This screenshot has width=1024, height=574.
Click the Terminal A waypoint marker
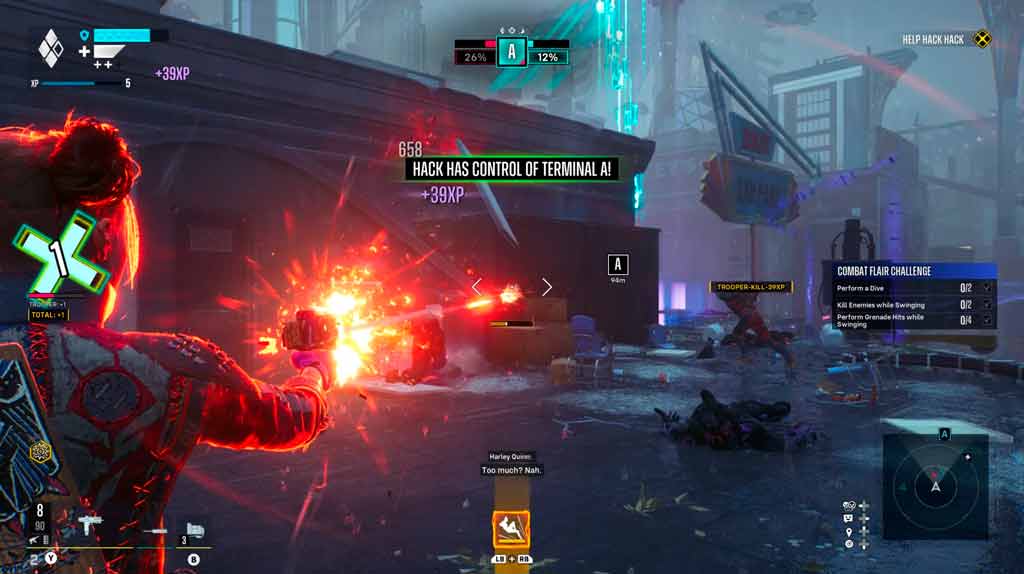pos(618,264)
